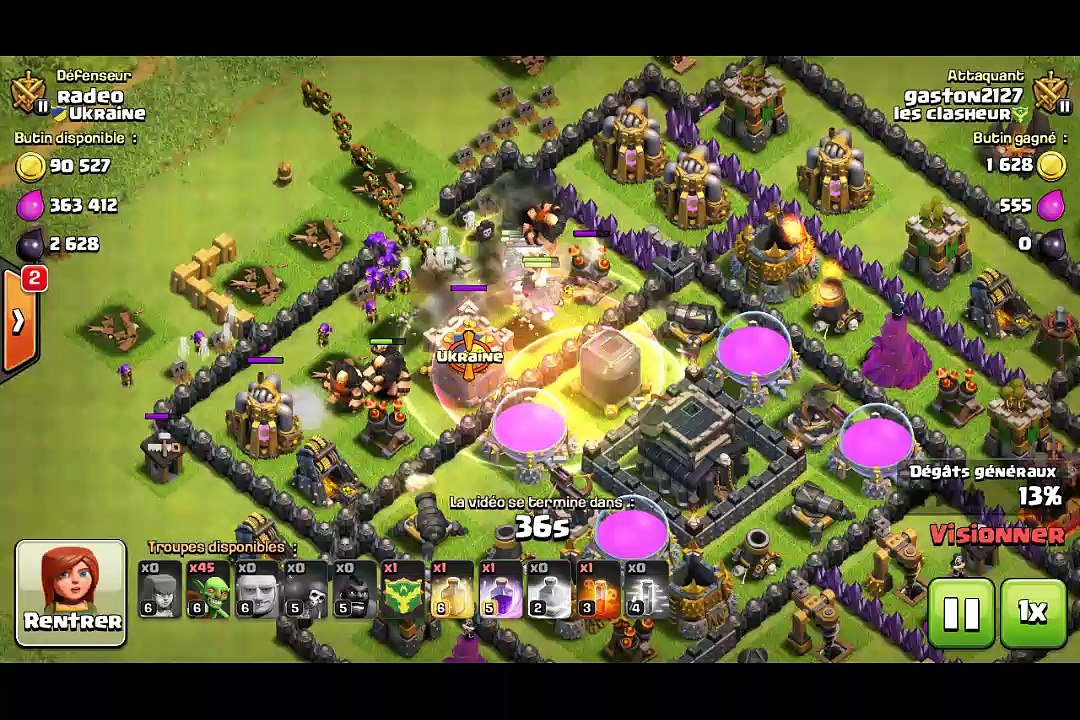Choose the greyed-out level 2 spell slot

(549, 590)
